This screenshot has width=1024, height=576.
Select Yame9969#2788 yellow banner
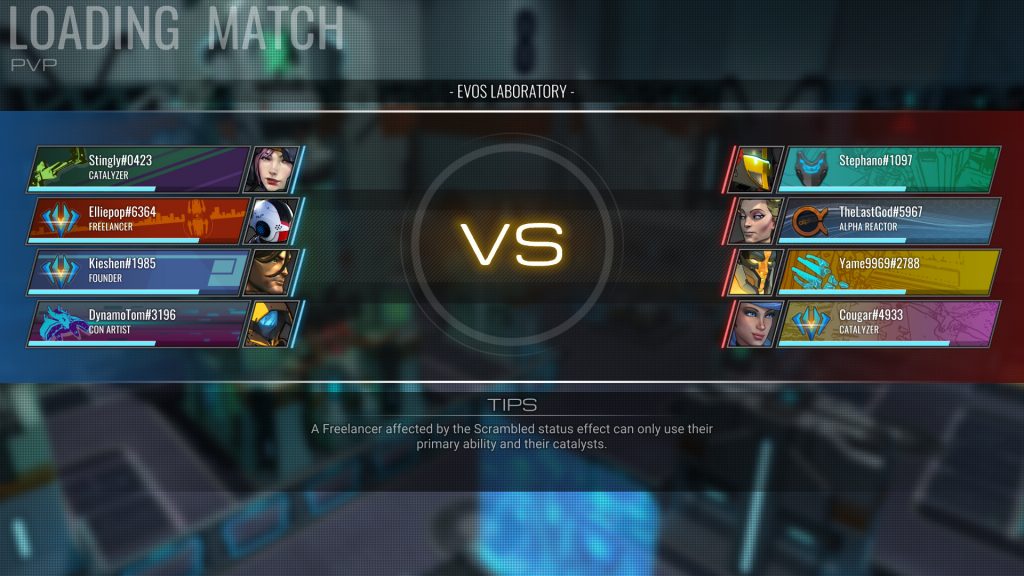(889, 273)
